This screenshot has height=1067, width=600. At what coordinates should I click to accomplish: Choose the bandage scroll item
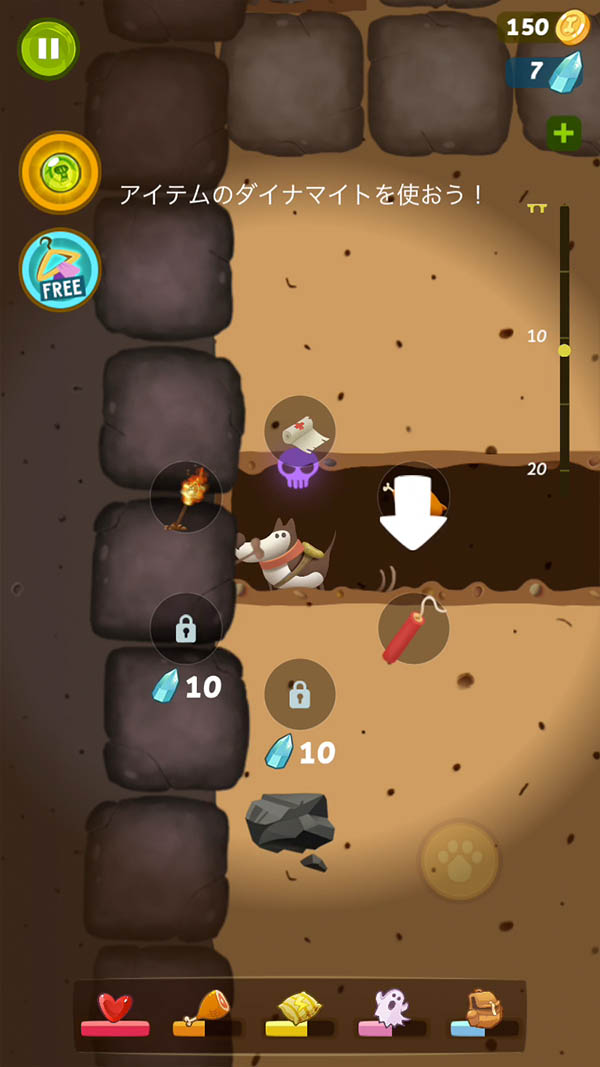pos(300,431)
